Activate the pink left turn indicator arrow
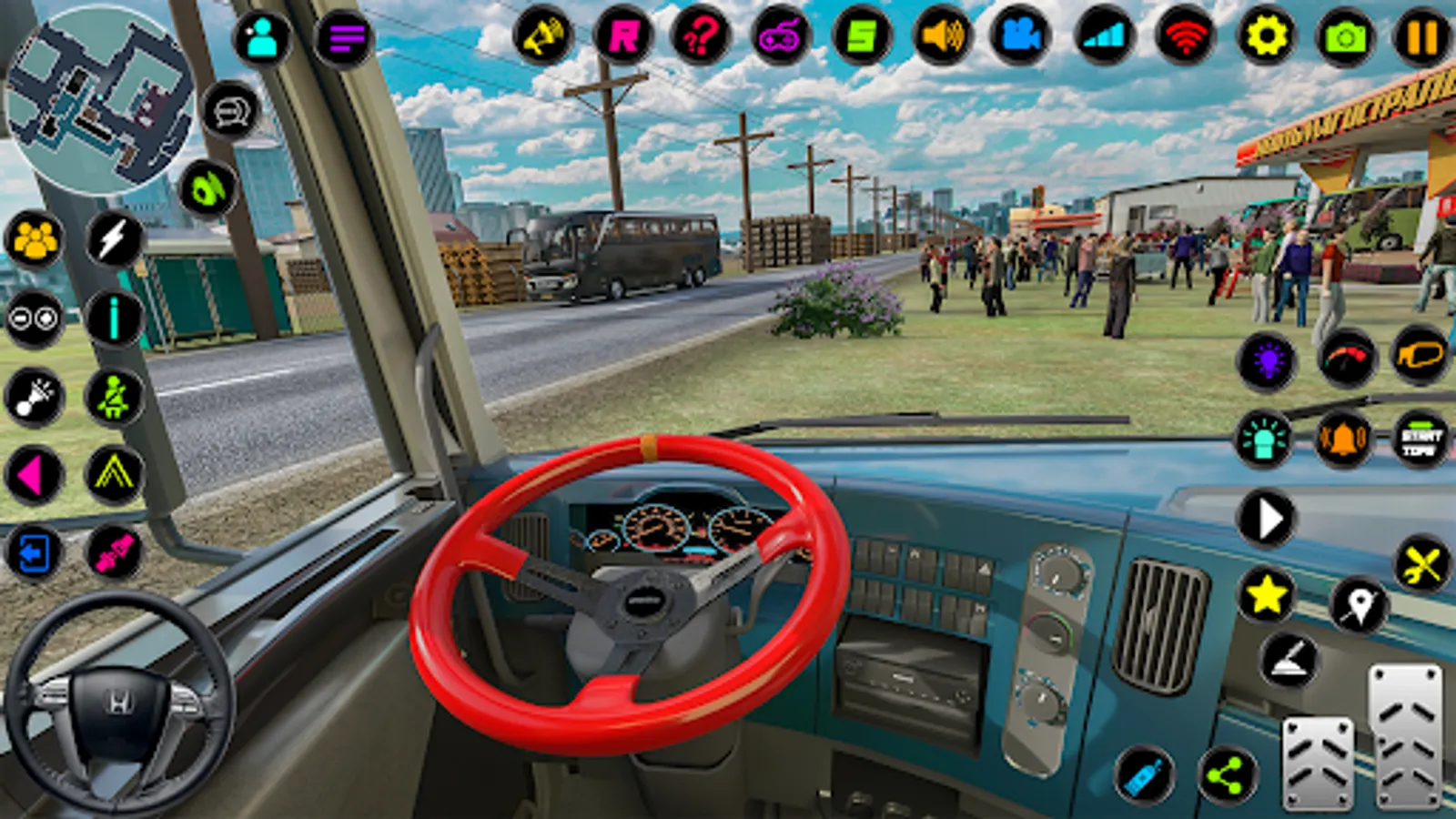 [x=33, y=475]
